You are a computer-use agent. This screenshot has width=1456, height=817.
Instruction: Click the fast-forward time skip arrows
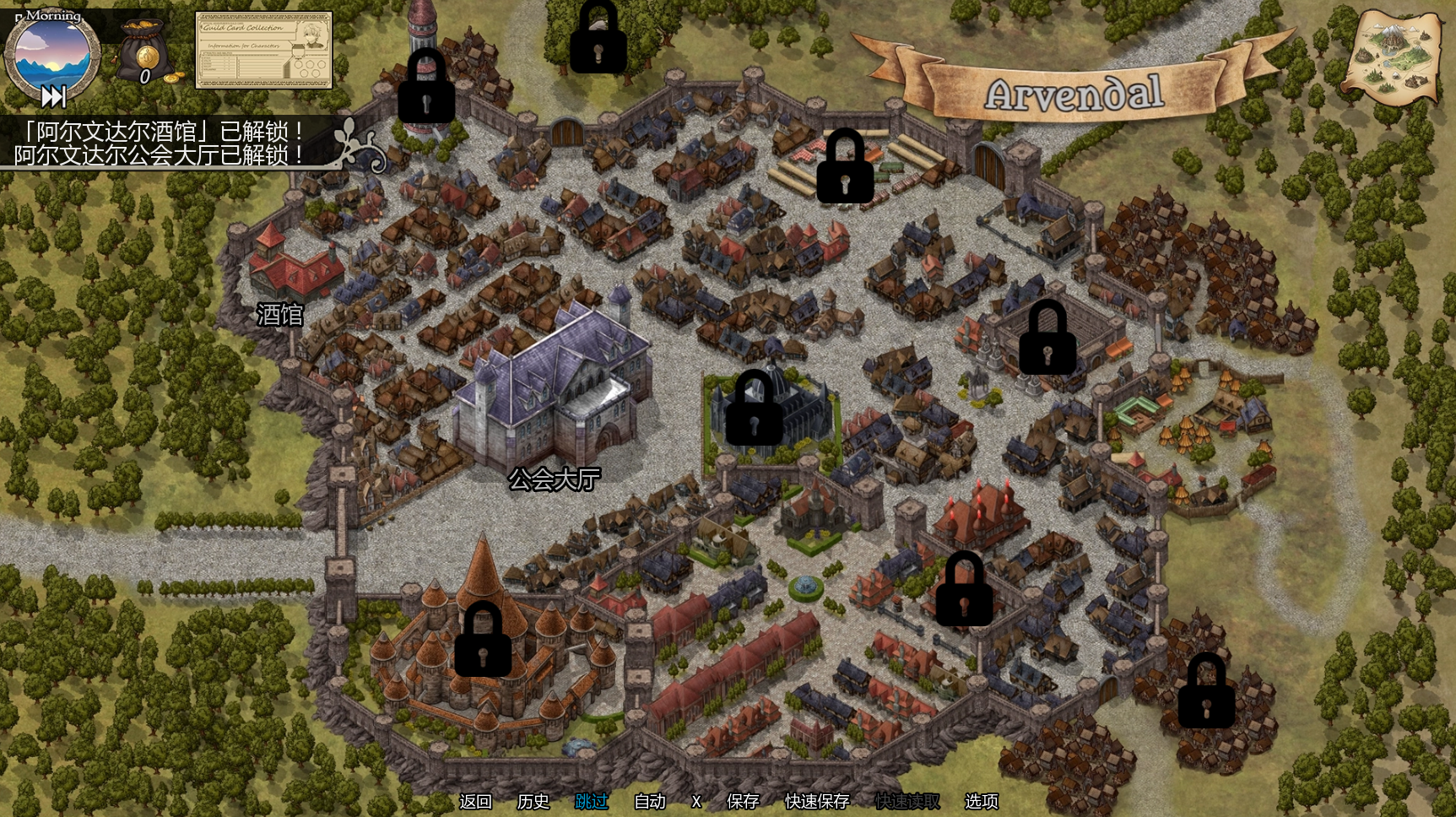(x=53, y=97)
